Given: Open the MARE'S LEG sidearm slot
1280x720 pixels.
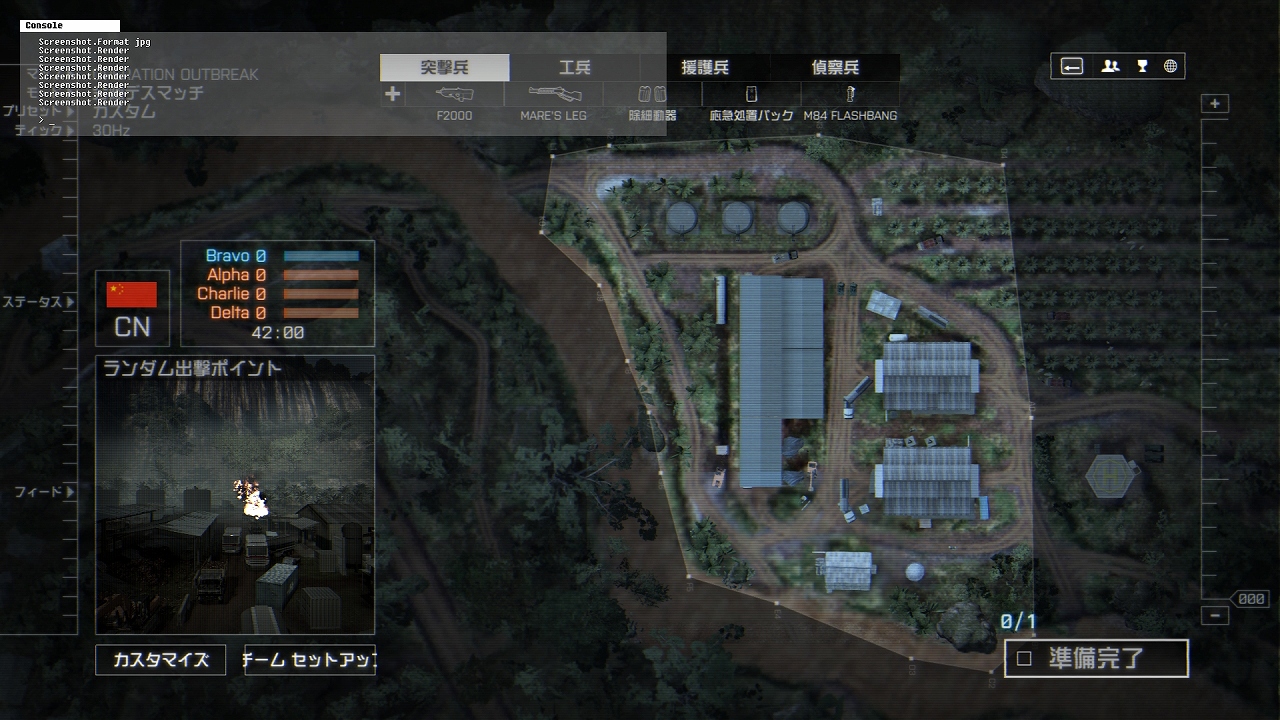Looking at the screenshot, I should [554, 95].
